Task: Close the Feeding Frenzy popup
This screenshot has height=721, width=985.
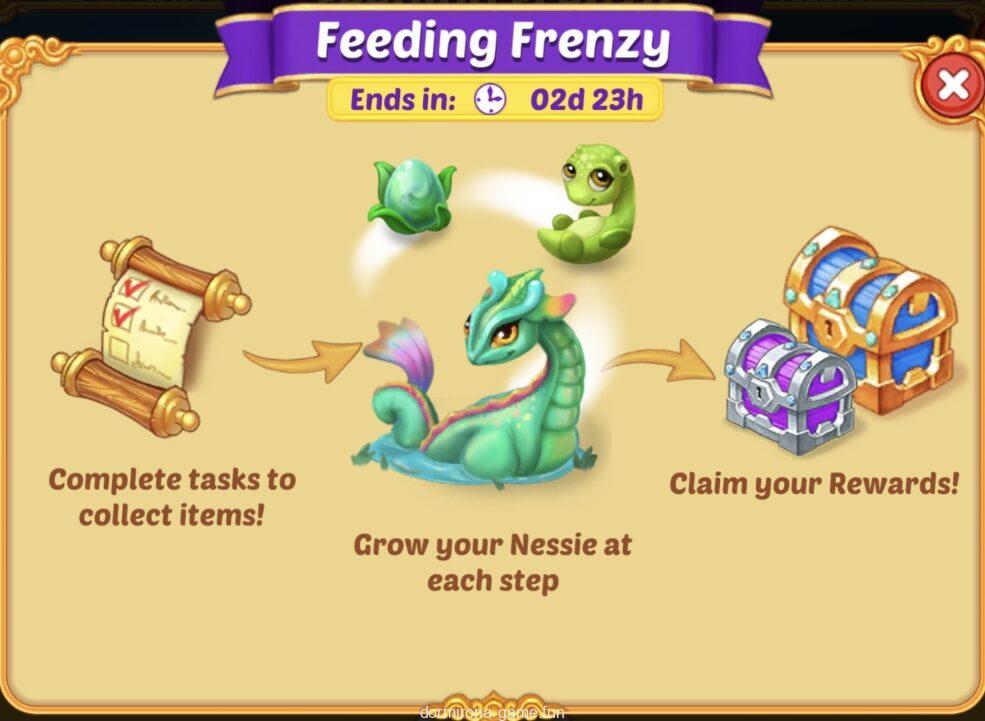Action: pos(952,86)
